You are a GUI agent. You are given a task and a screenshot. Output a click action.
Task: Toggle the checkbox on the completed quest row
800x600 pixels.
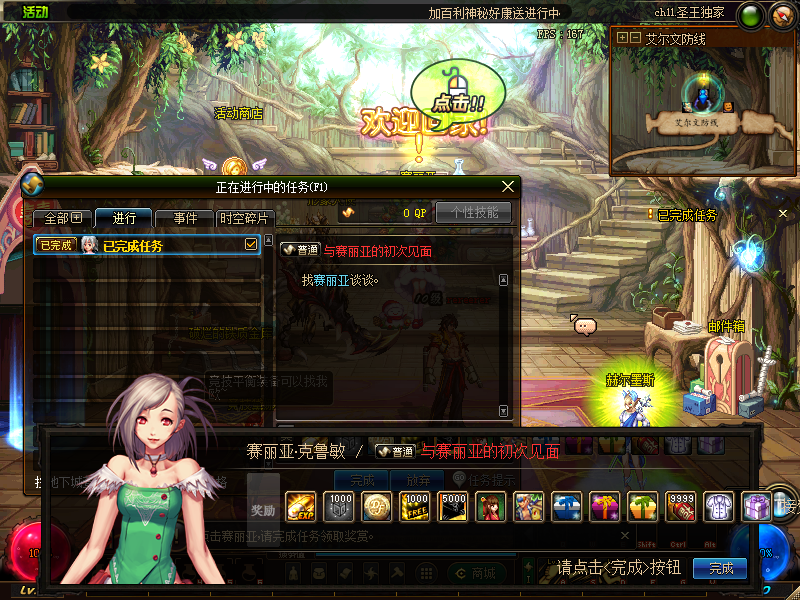click(x=251, y=244)
